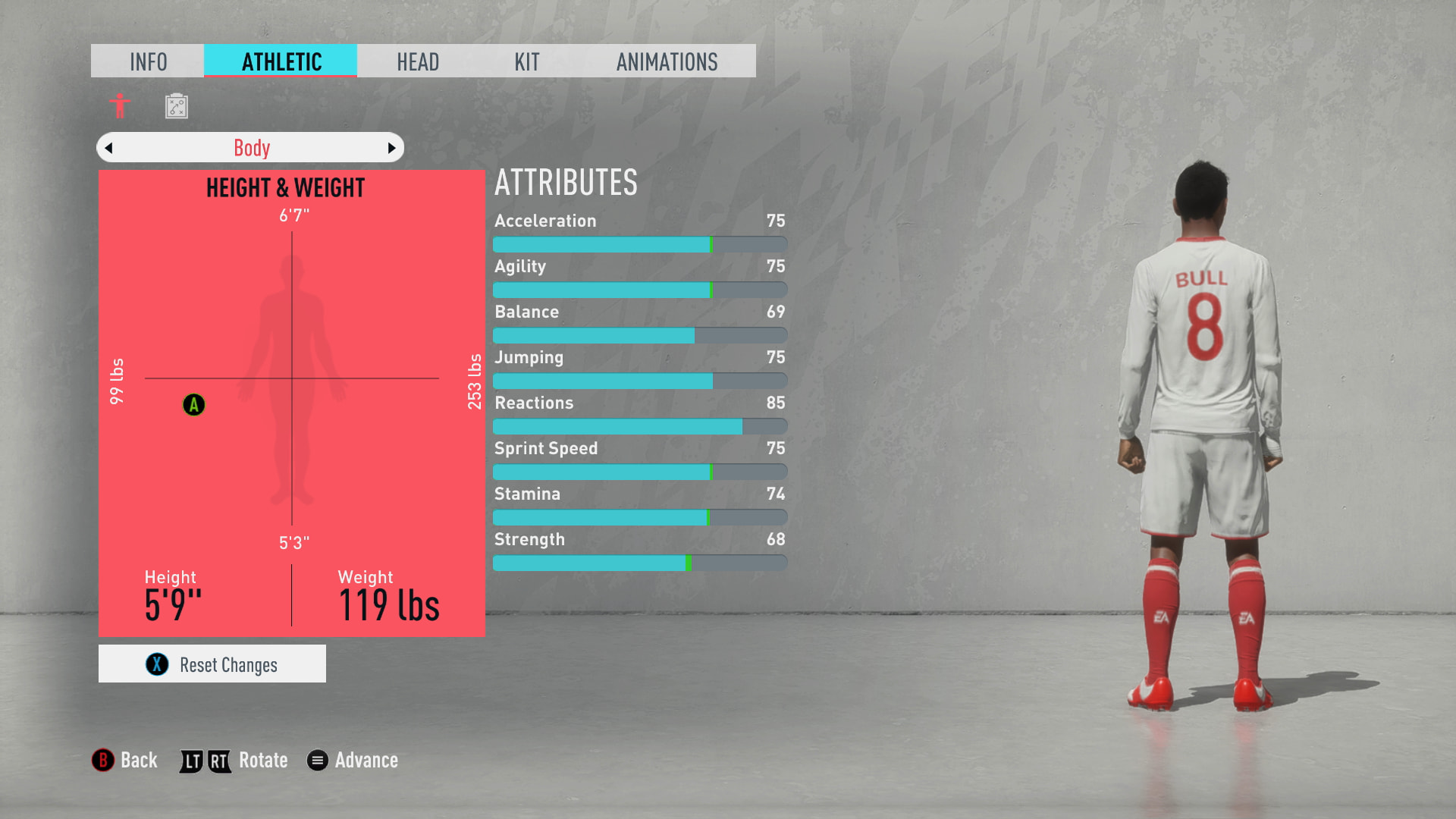This screenshot has width=1456, height=819.
Task: Select the ATHLETIC tab
Action: click(281, 61)
